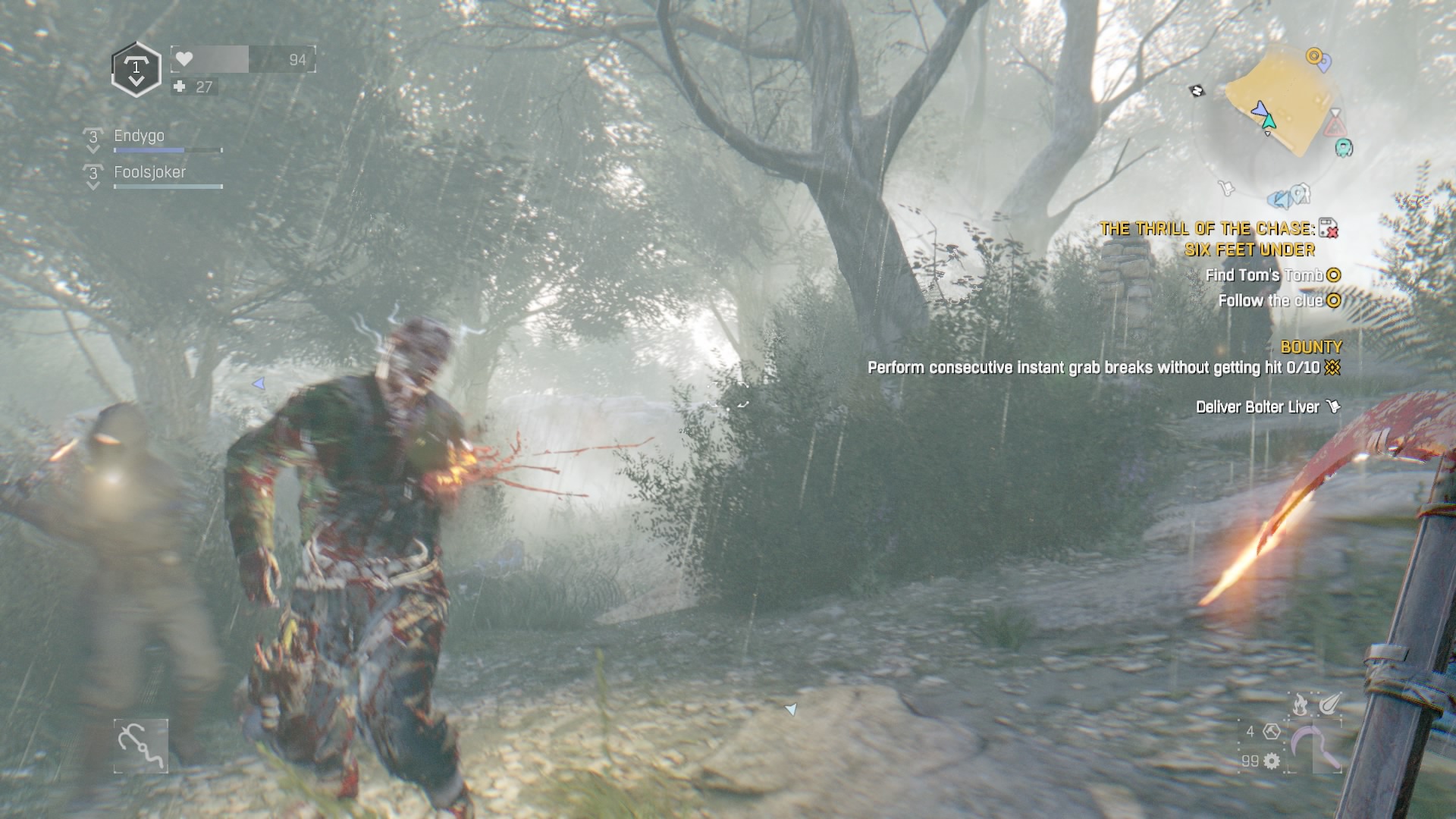
Task: Select teammate name Foolsjoker
Action: coord(149,173)
